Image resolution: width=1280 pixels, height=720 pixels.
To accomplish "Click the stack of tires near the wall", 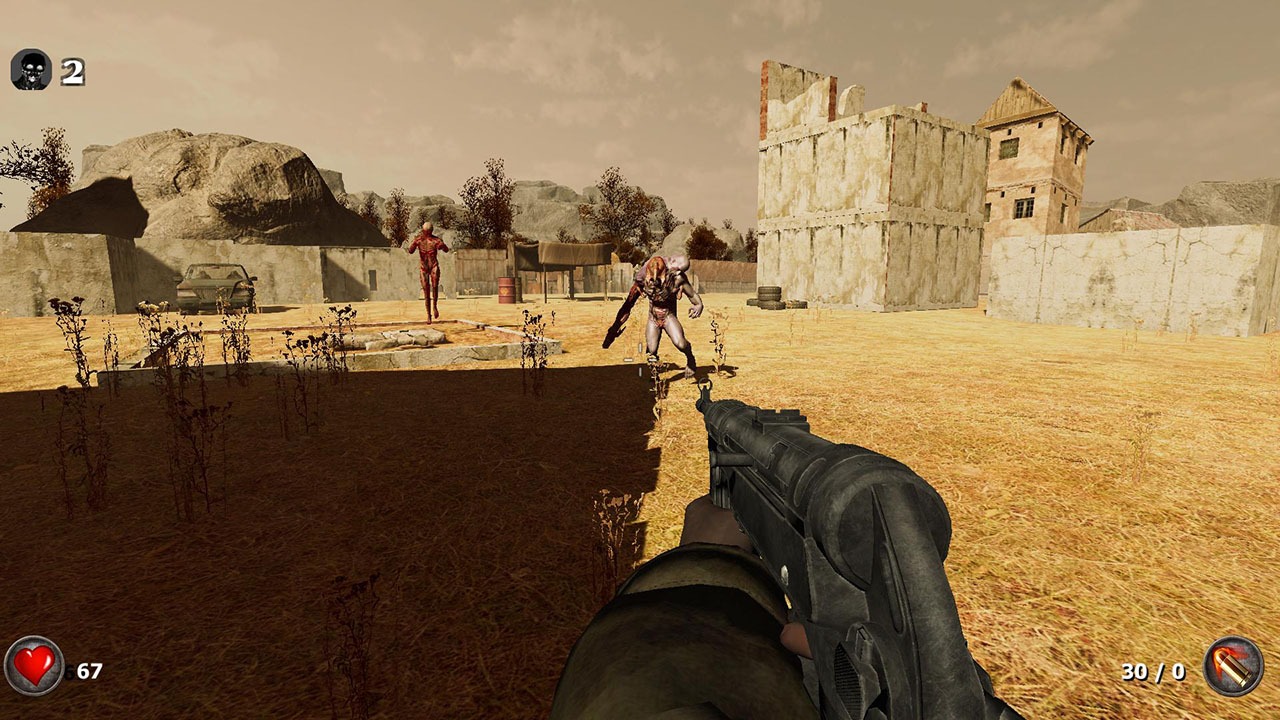I will click(x=770, y=294).
